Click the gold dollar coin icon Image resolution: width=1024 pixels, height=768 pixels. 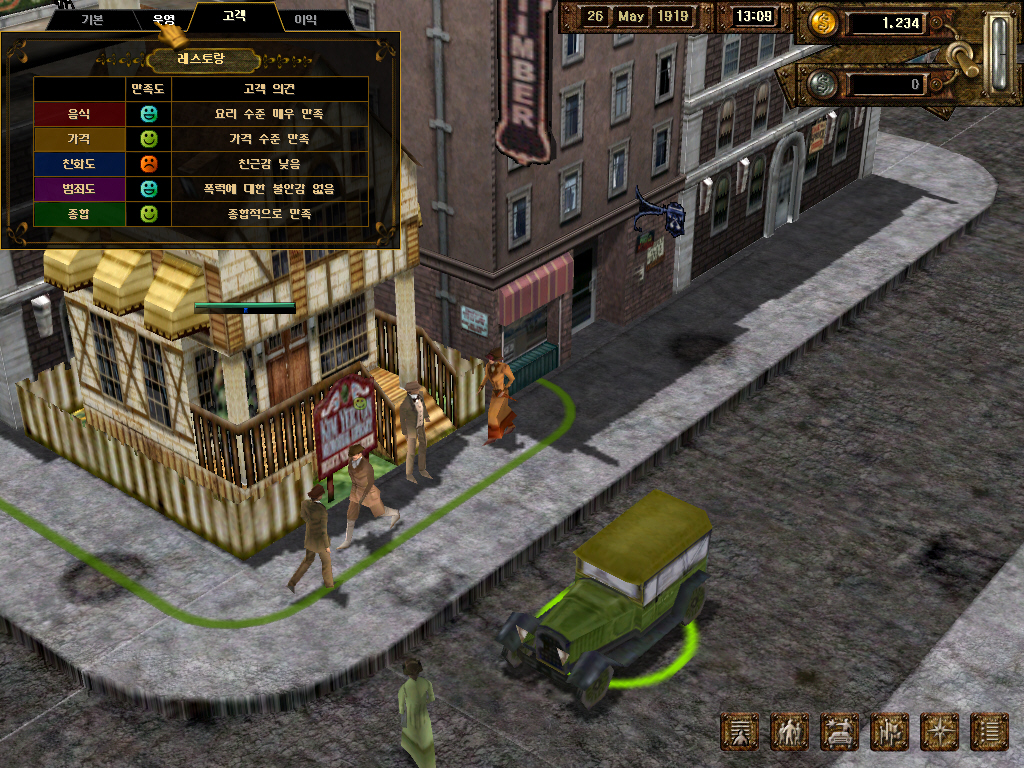pos(824,23)
